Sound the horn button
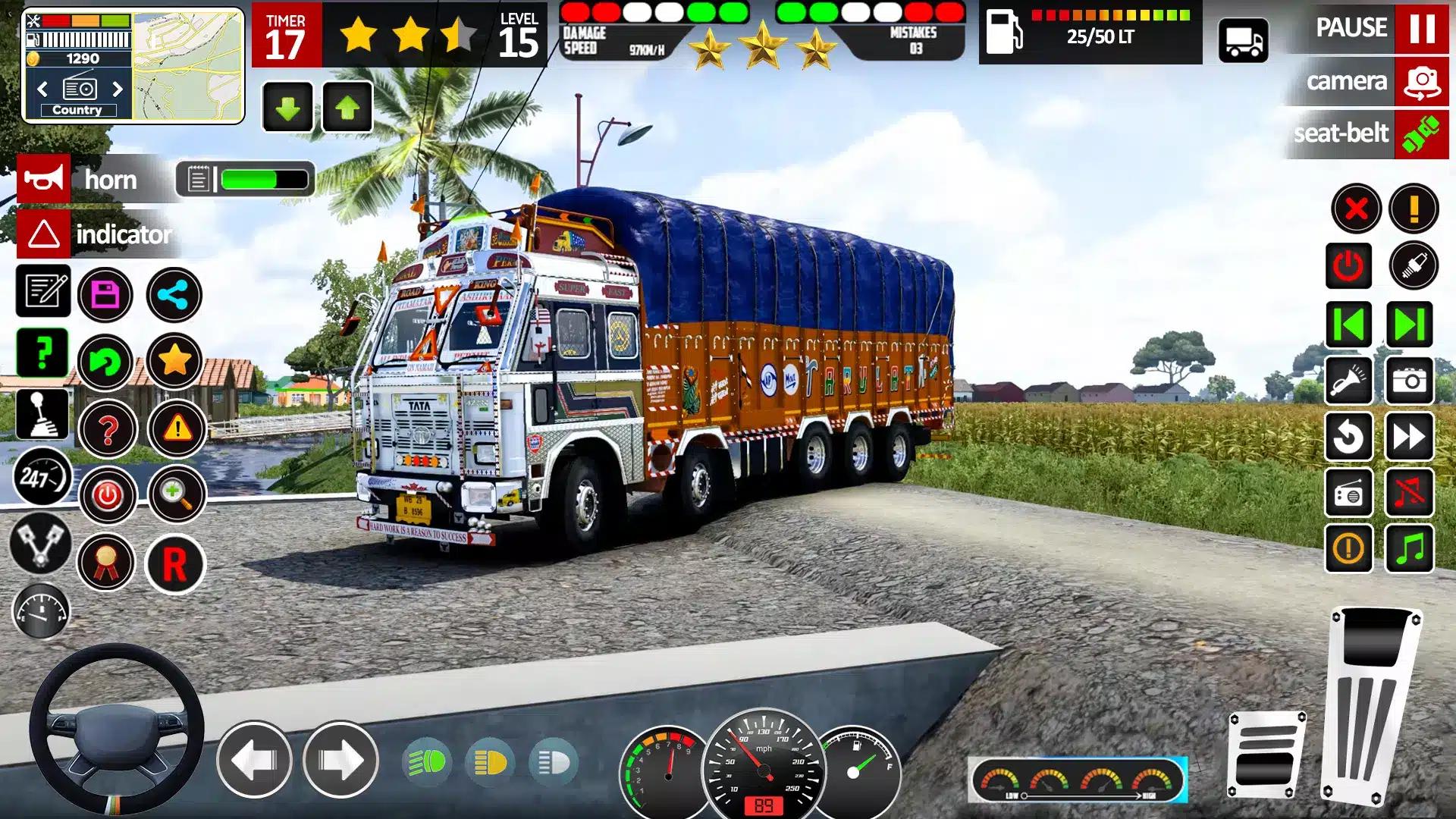This screenshot has width=1456, height=819. (44, 179)
